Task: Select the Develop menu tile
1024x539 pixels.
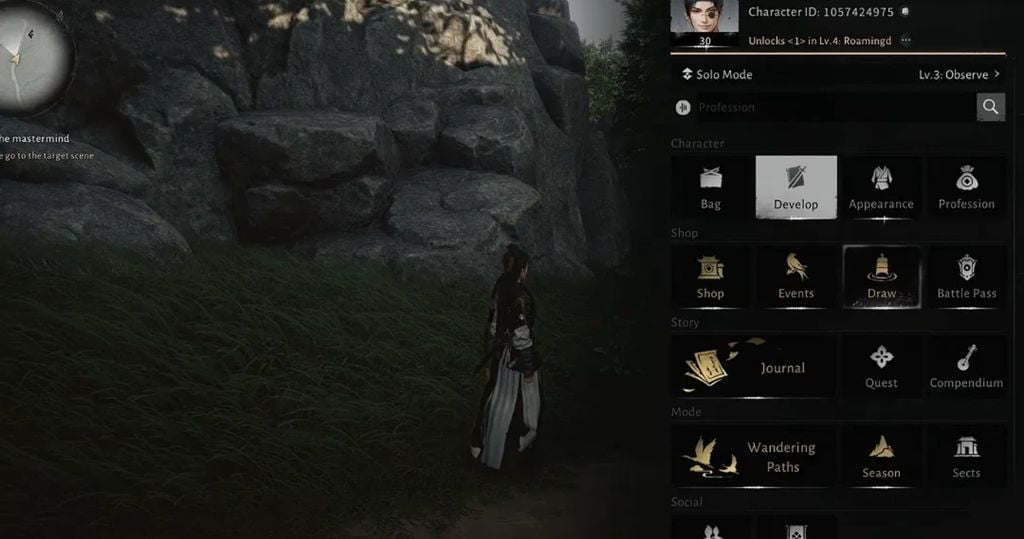Action: (x=796, y=188)
